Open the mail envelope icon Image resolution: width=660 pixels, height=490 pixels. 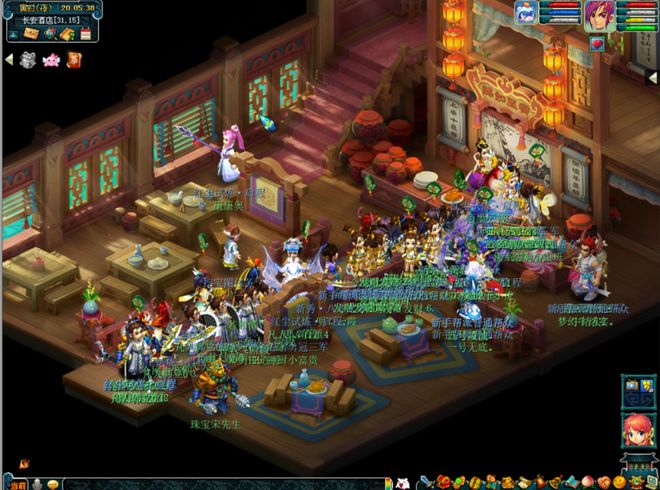(x=29, y=34)
